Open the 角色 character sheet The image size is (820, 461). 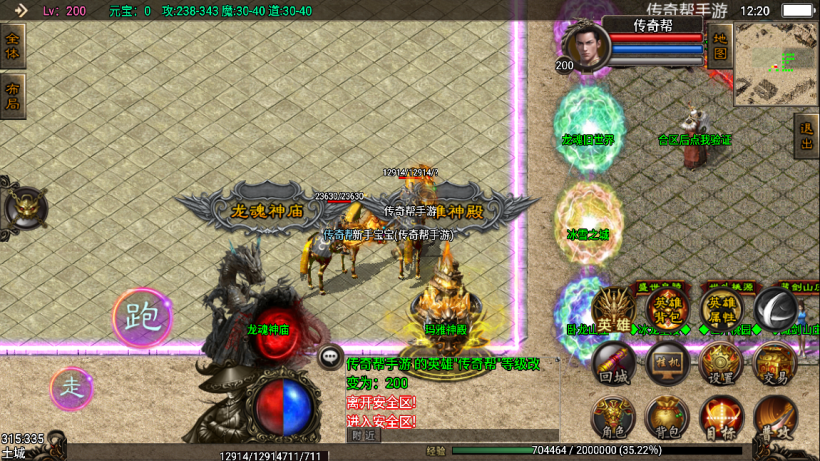pyautogui.click(x=613, y=417)
